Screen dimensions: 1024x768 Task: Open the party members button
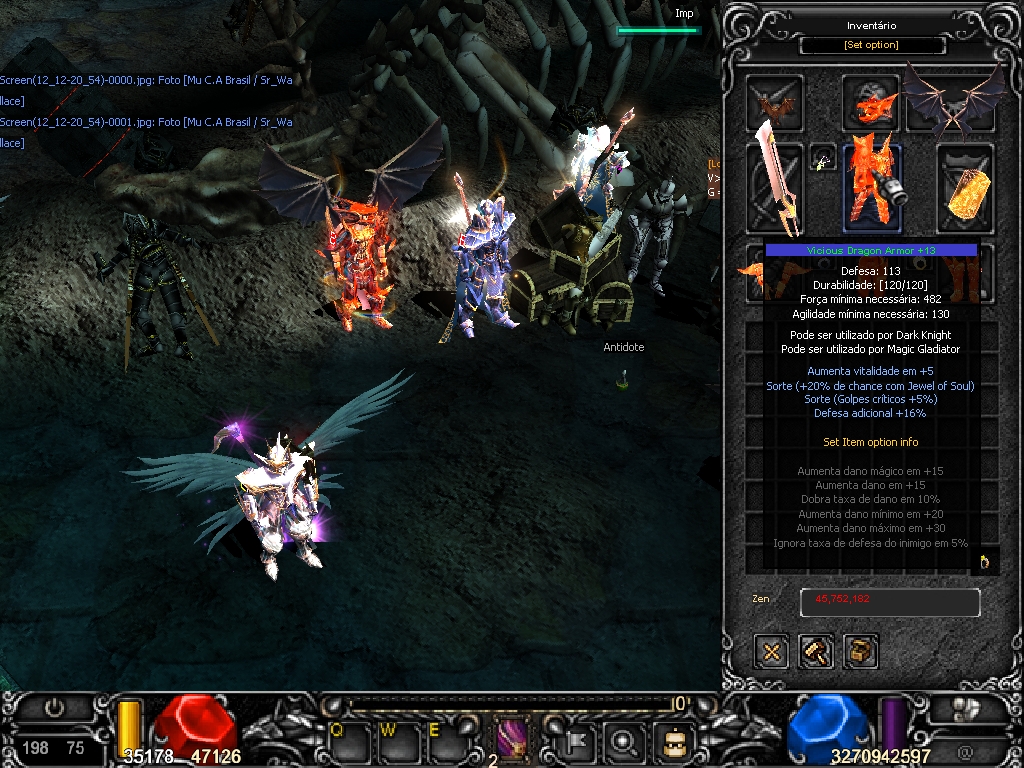964,708
